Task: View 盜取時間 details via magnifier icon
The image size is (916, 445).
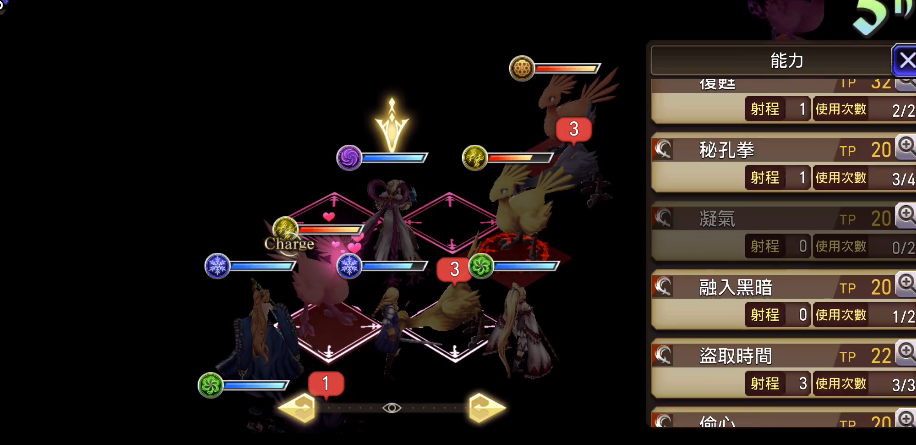Action: click(x=906, y=353)
